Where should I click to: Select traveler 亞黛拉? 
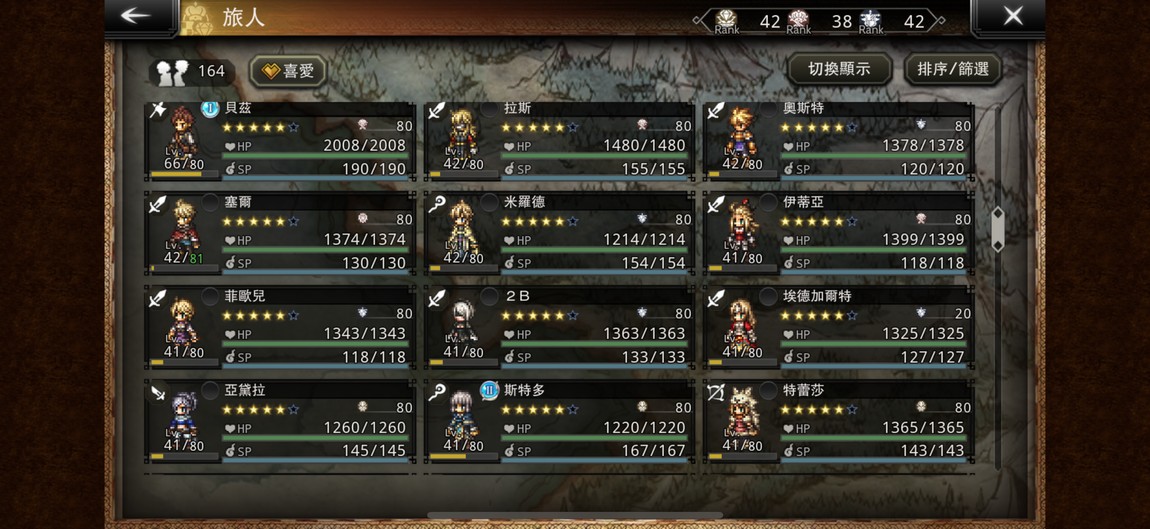point(279,423)
